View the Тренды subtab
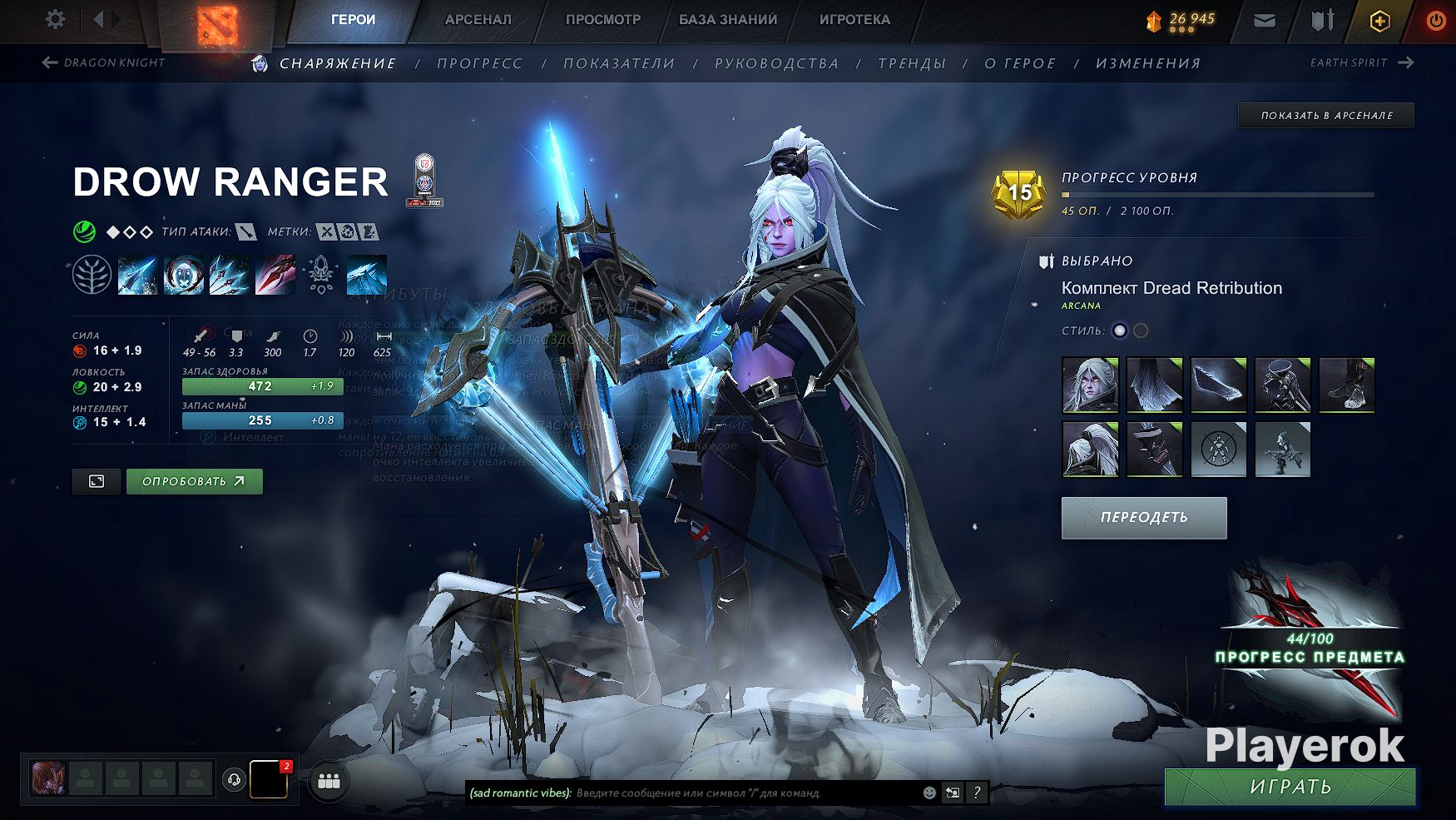The height and width of the screenshot is (820, 1456). click(x=912, y=63)
